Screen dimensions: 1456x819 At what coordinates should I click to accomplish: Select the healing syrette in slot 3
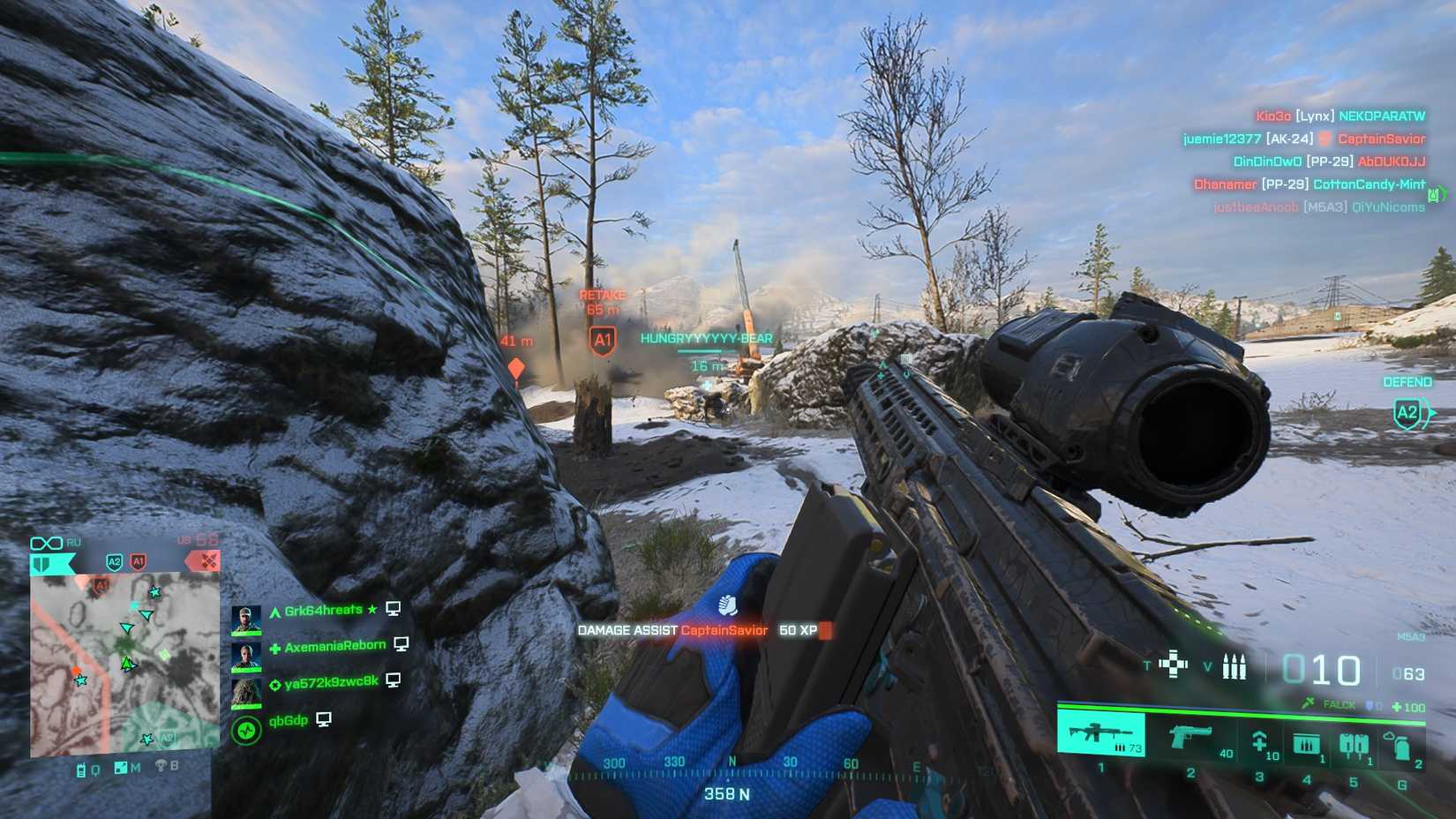click(x=1260, y=743)
